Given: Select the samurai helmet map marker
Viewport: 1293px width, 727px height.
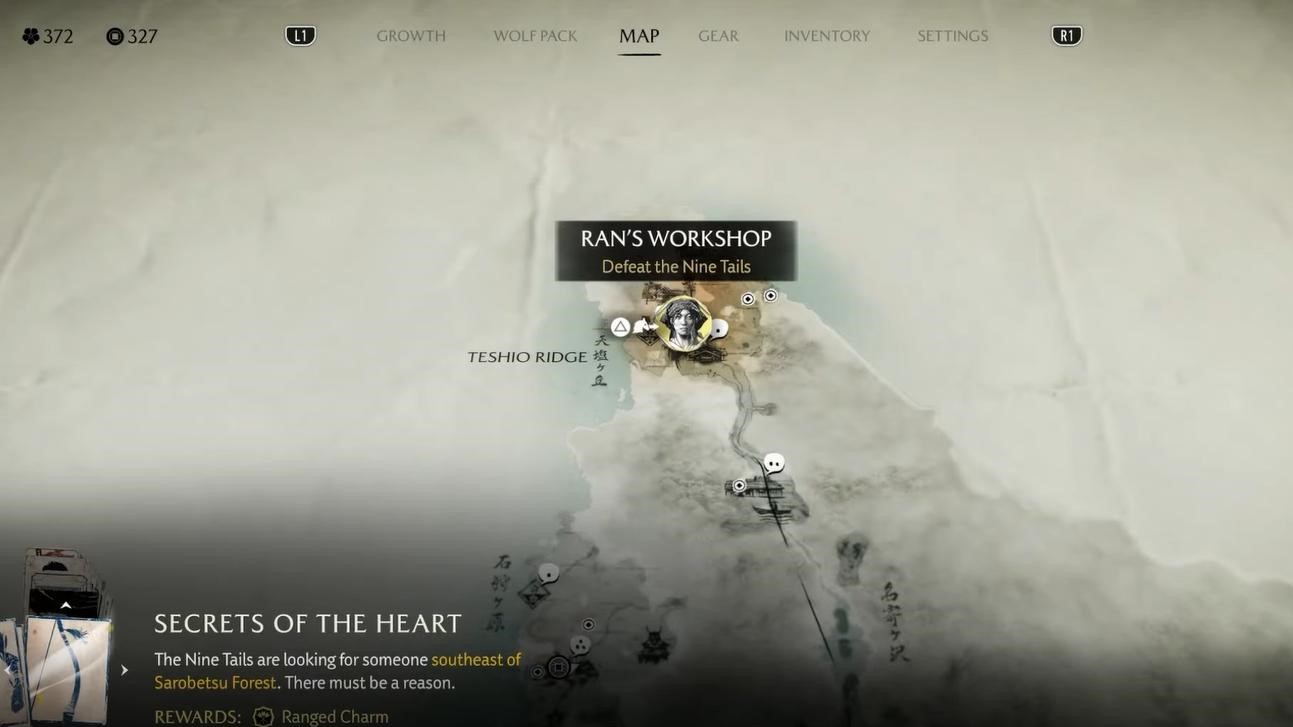Looking at the screenshot, I should click(654, 645).
